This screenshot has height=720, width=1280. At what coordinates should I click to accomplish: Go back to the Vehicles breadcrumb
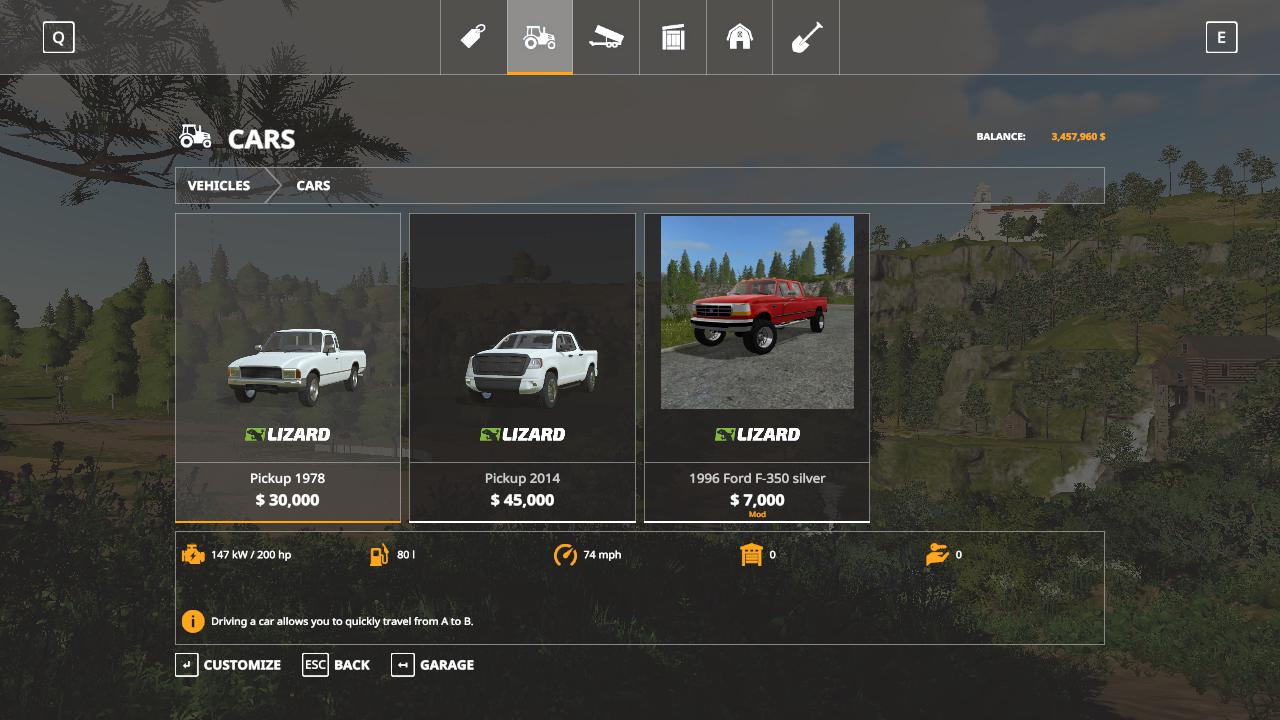(219, 186)
